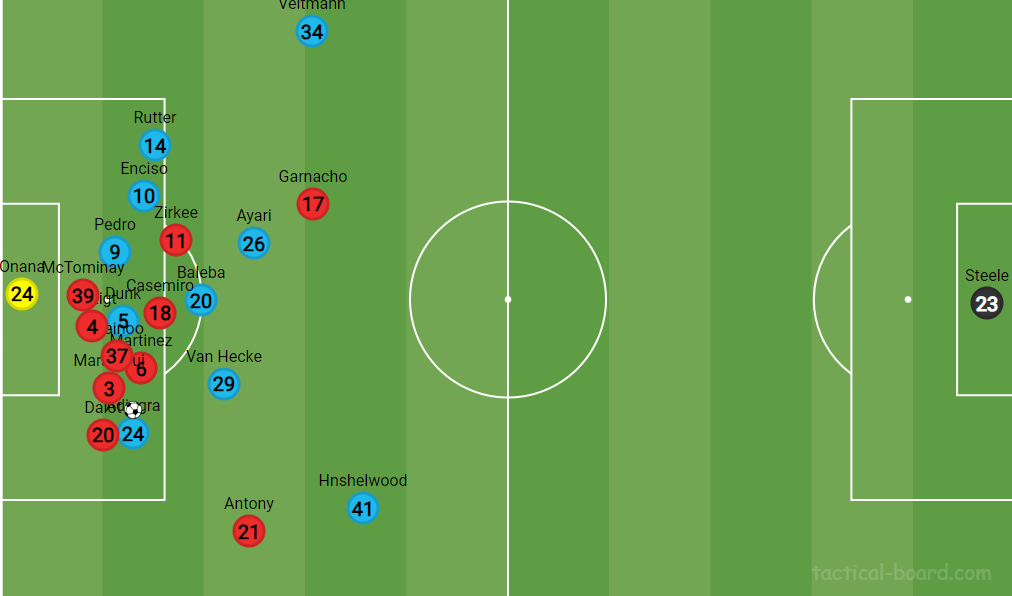Select Baleba's blue number 20 token
1012x596 pixels.
201,300
